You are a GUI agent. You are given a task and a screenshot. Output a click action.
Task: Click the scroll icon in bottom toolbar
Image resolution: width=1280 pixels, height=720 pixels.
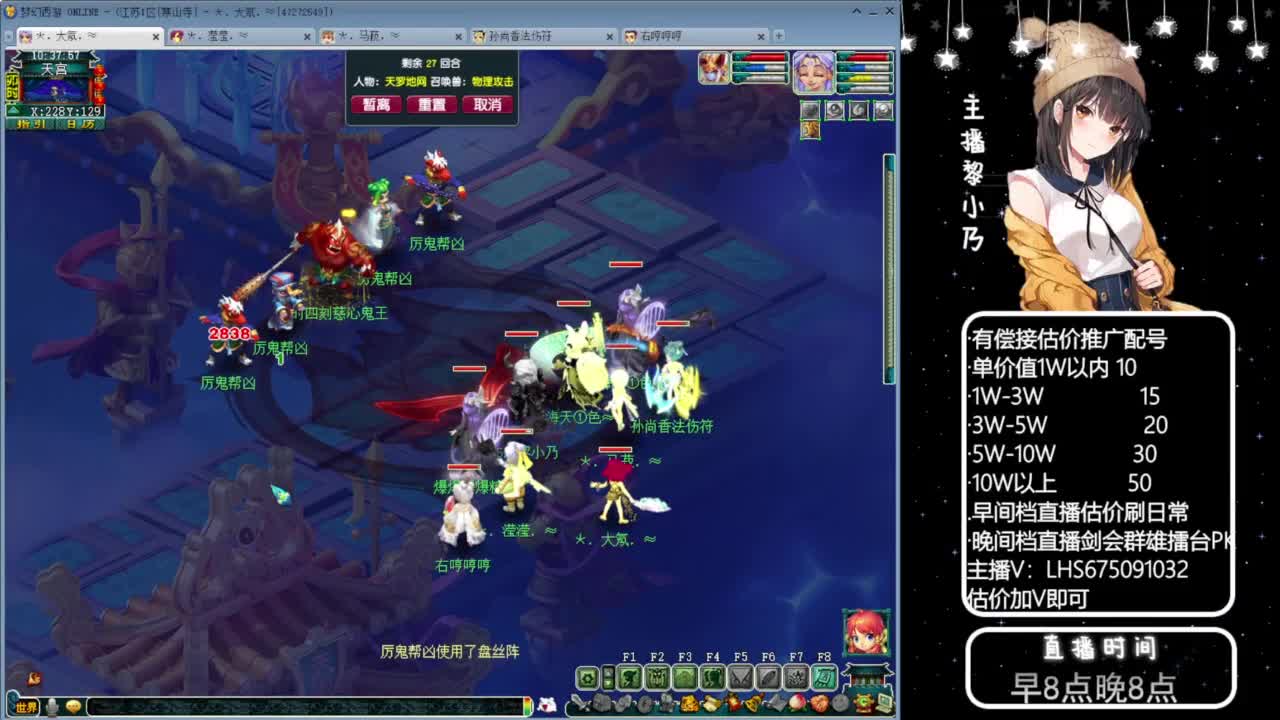(x=710, y=702)
